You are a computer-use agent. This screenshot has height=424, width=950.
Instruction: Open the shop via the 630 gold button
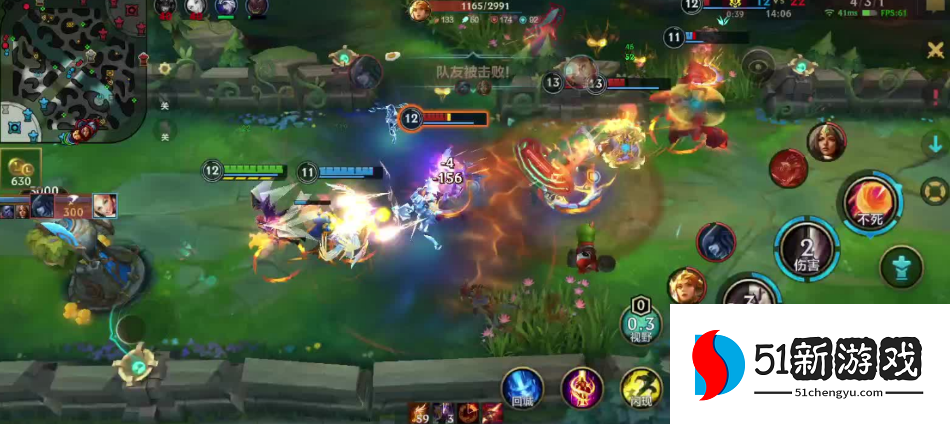coord(21,172)
